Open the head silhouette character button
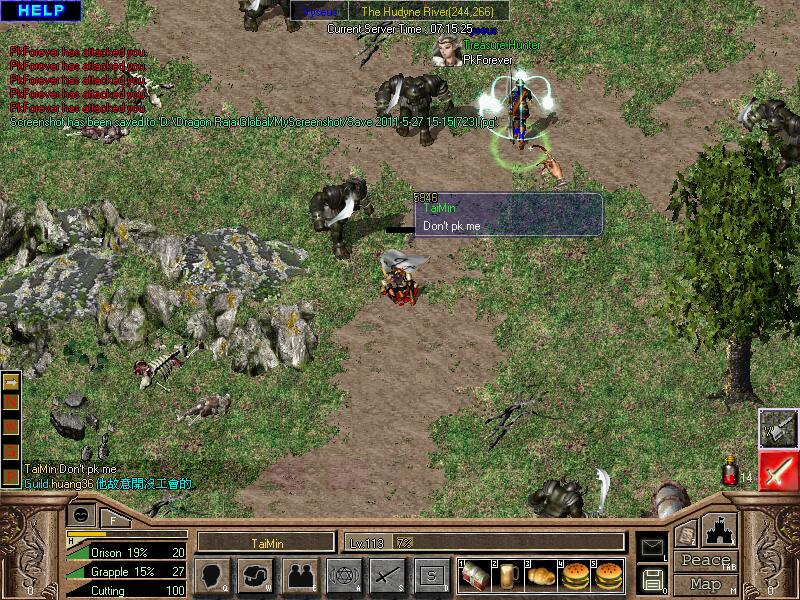 [x=212, y=575]
